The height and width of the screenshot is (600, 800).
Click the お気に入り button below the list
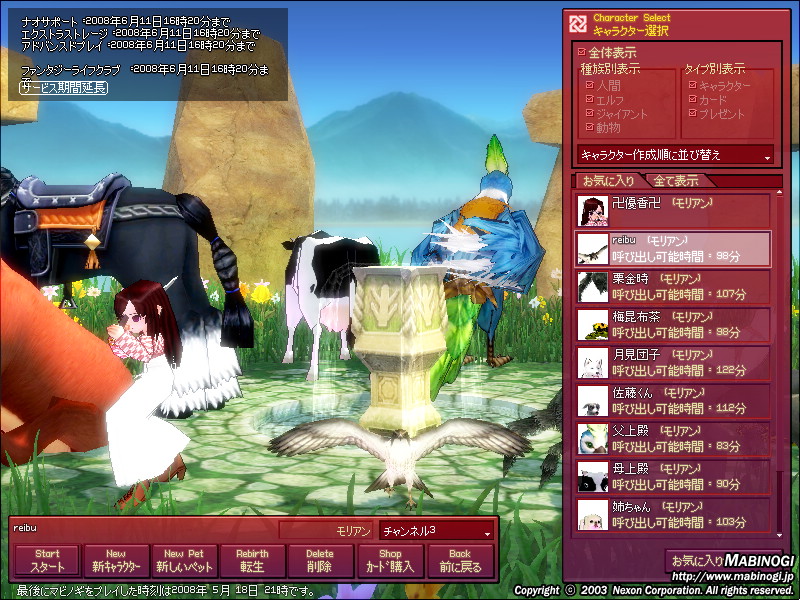coord(696,561)
